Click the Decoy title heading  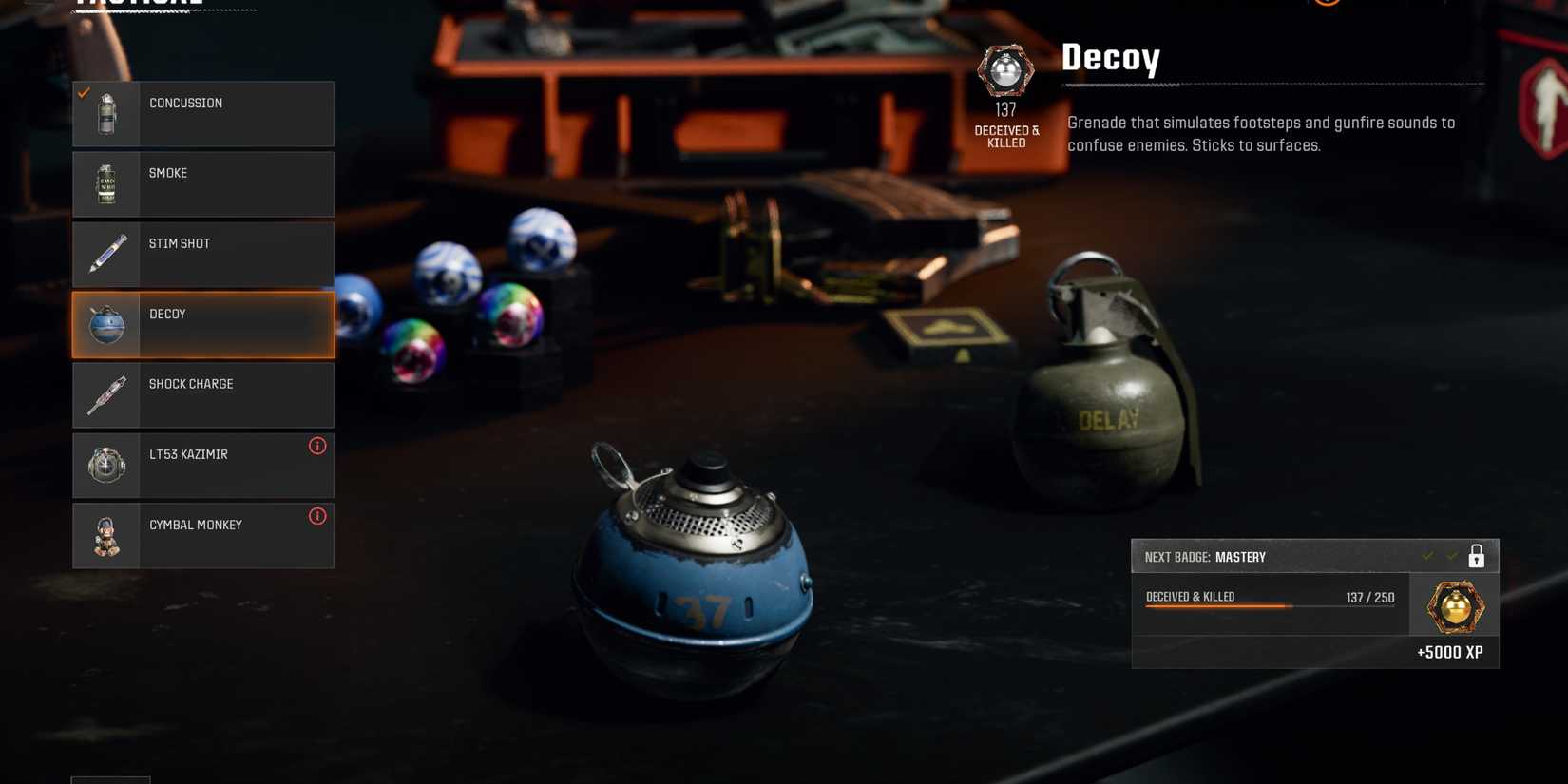click(x=1111, y=58)
